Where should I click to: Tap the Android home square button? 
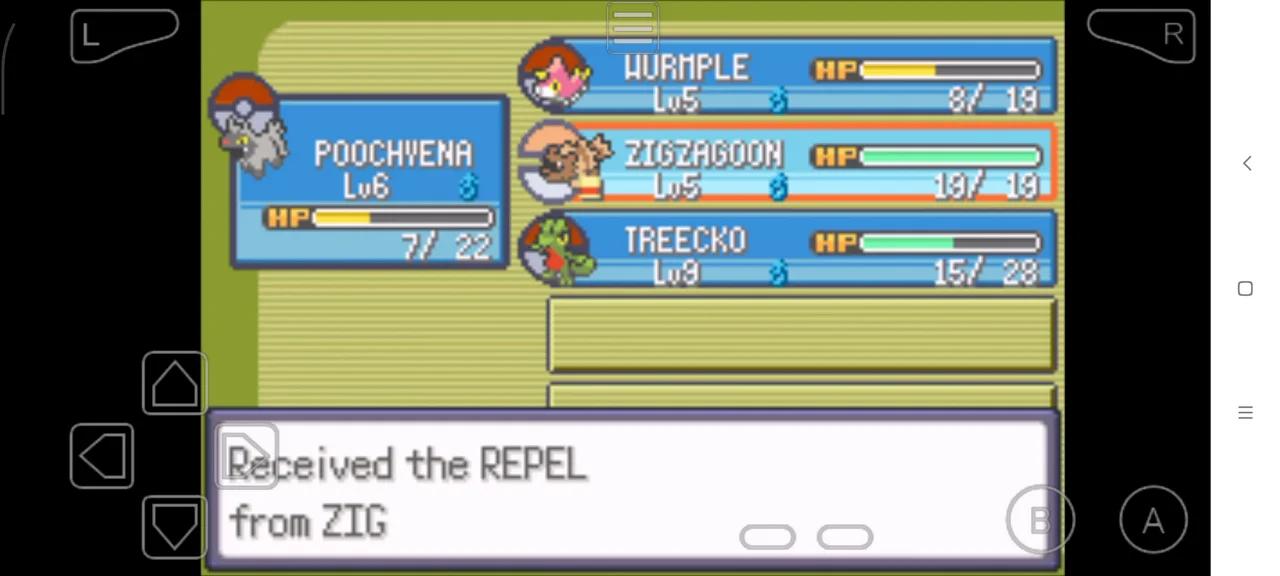[1245, 288]
